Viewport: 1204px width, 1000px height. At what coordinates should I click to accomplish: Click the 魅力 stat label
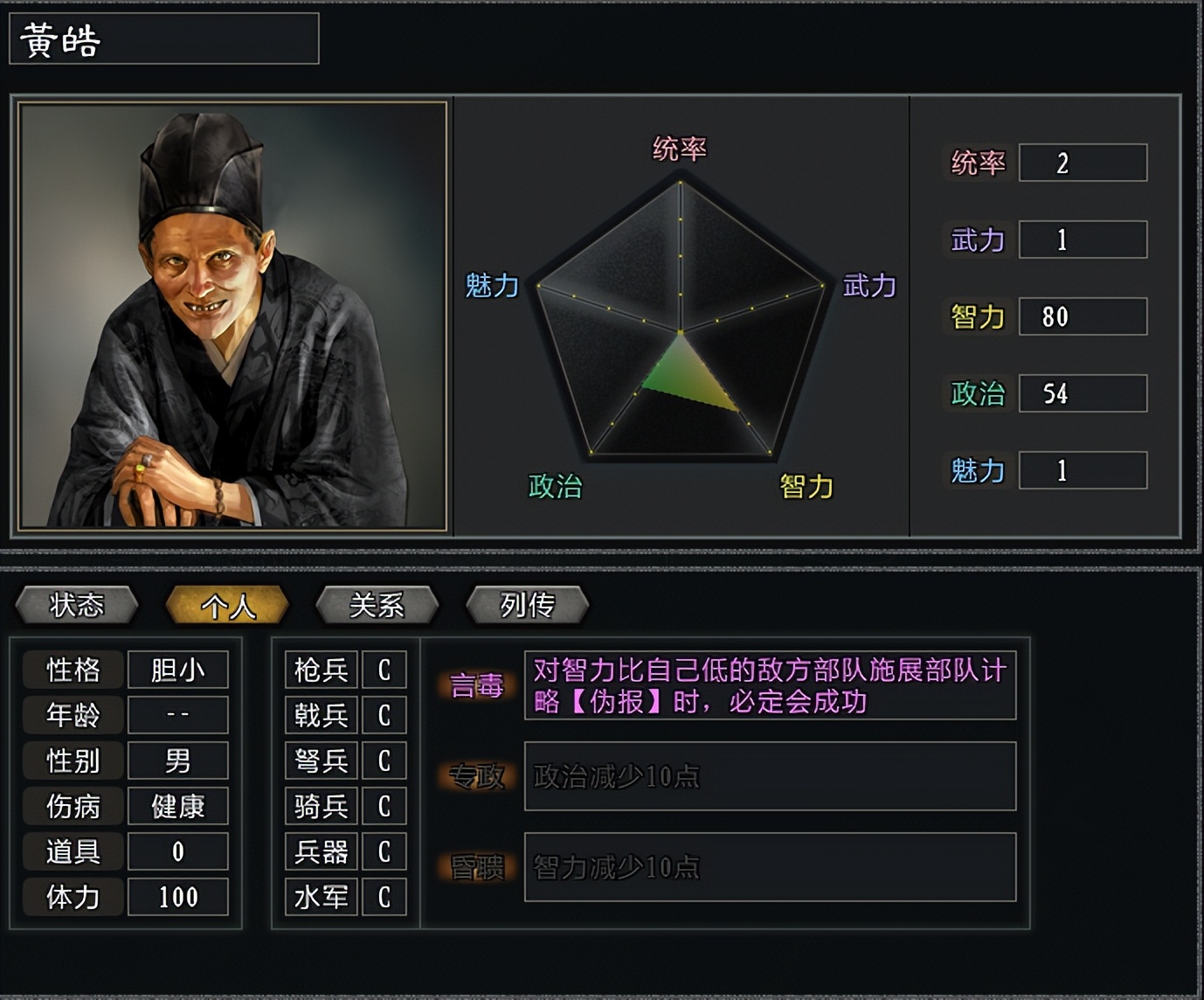tap(977, 471)
